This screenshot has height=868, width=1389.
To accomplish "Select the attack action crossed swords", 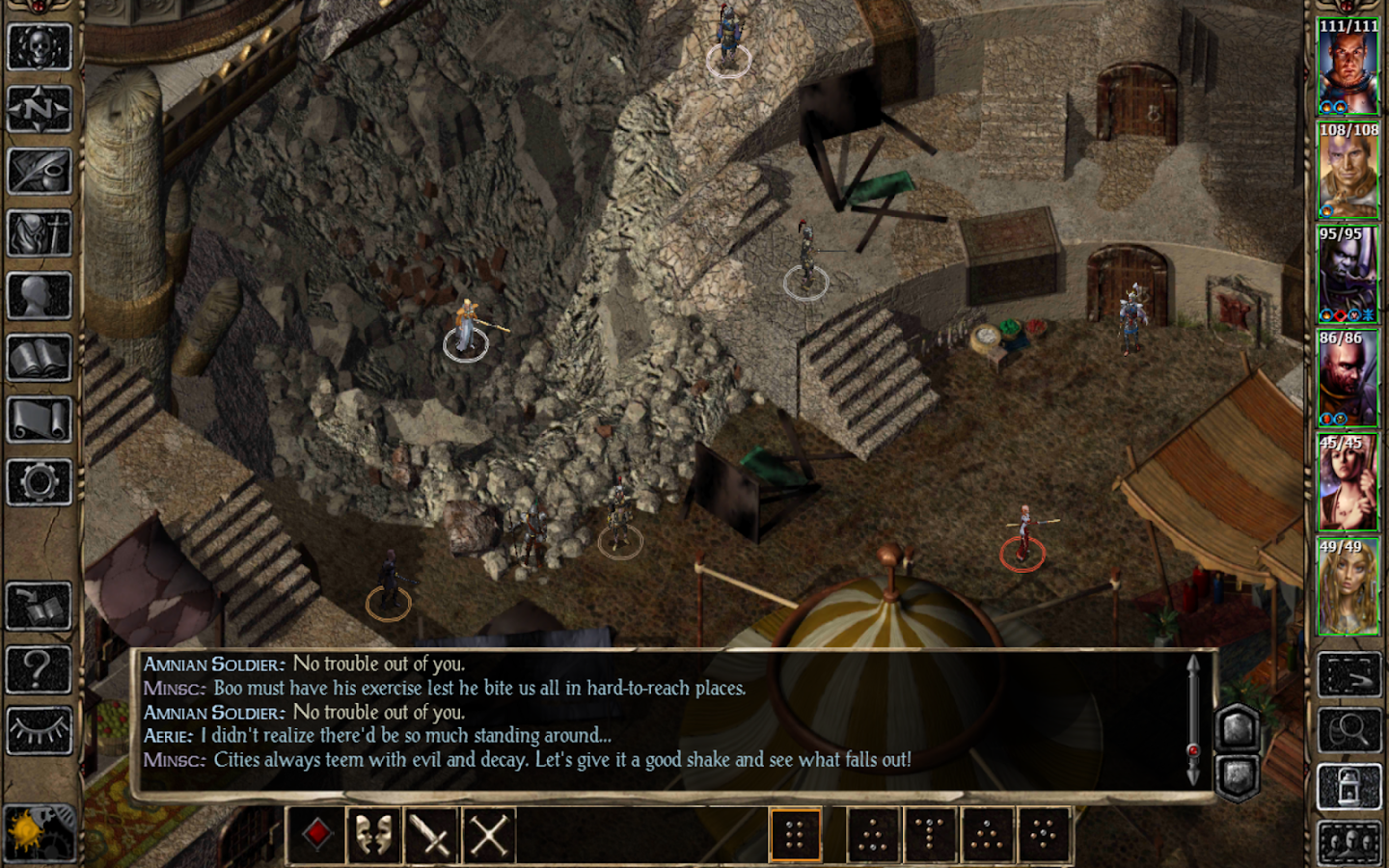I will pos(433,833).
